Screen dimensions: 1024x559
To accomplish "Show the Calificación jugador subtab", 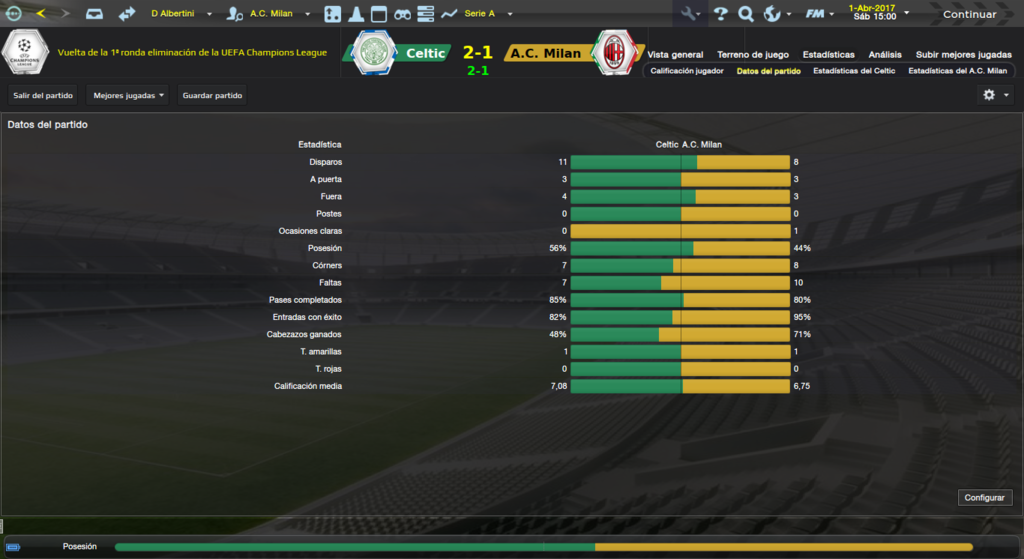I will click(687, 71).
